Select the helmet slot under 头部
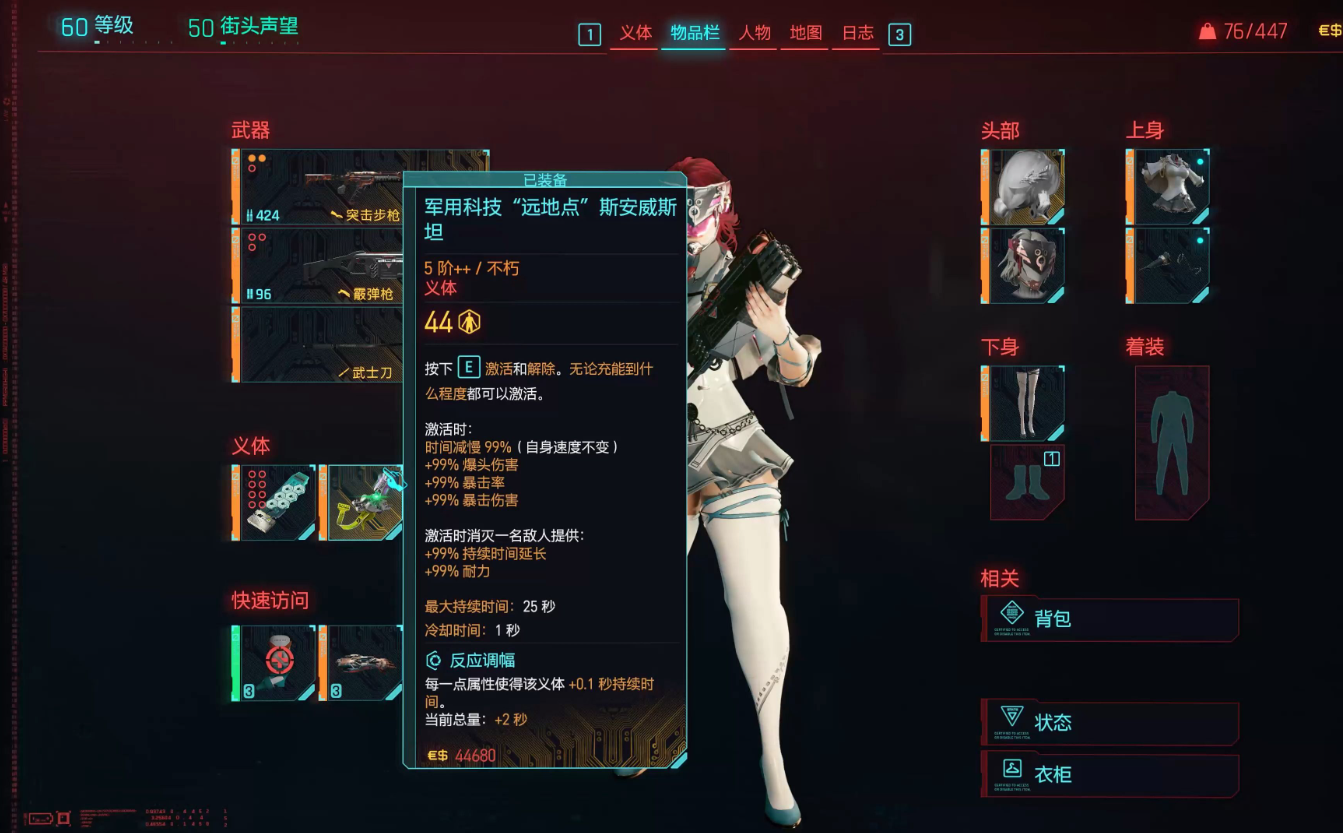The height and width of the screenshot is (833, 1343). 1022,184
